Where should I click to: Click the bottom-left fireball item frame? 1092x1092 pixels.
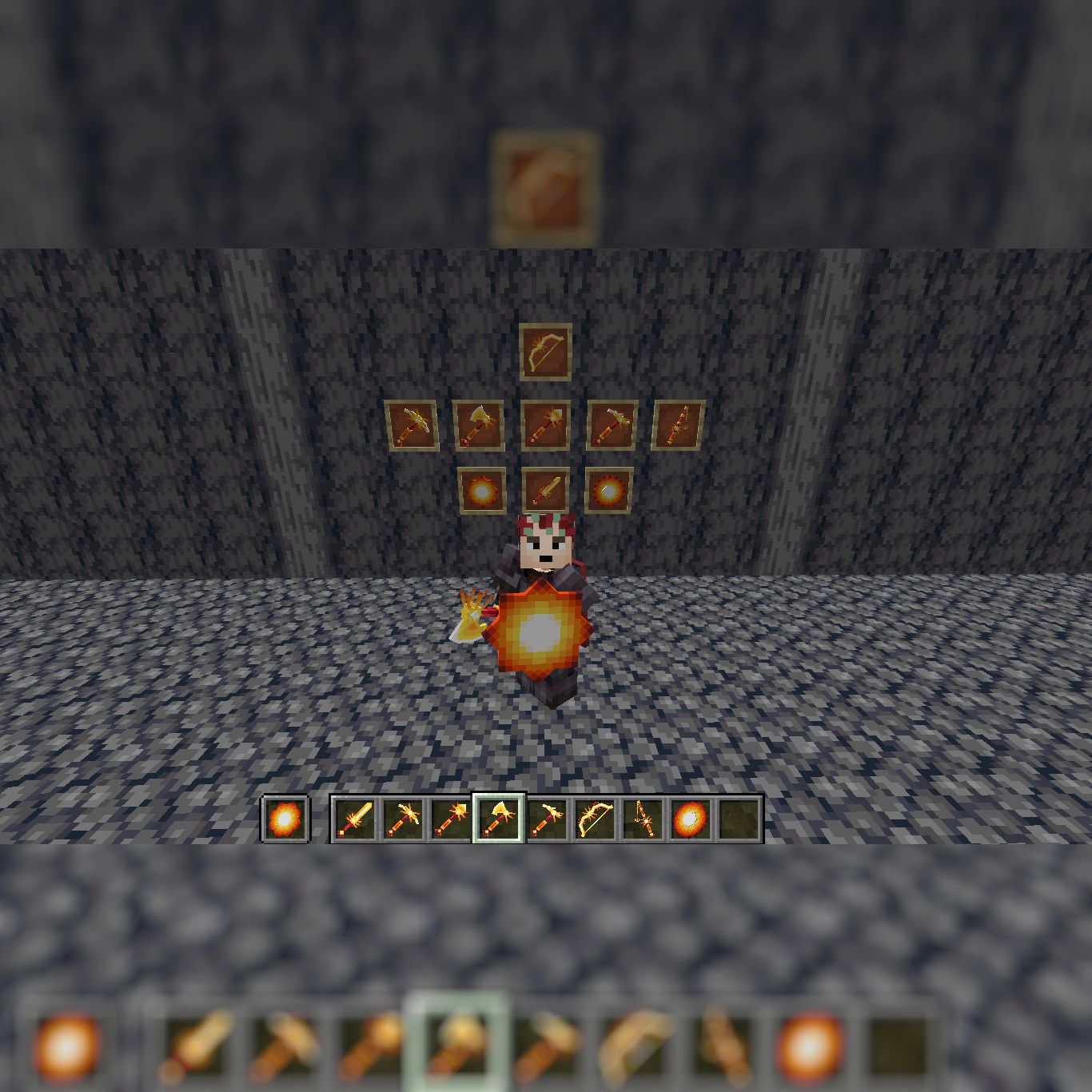click(481, 490)
